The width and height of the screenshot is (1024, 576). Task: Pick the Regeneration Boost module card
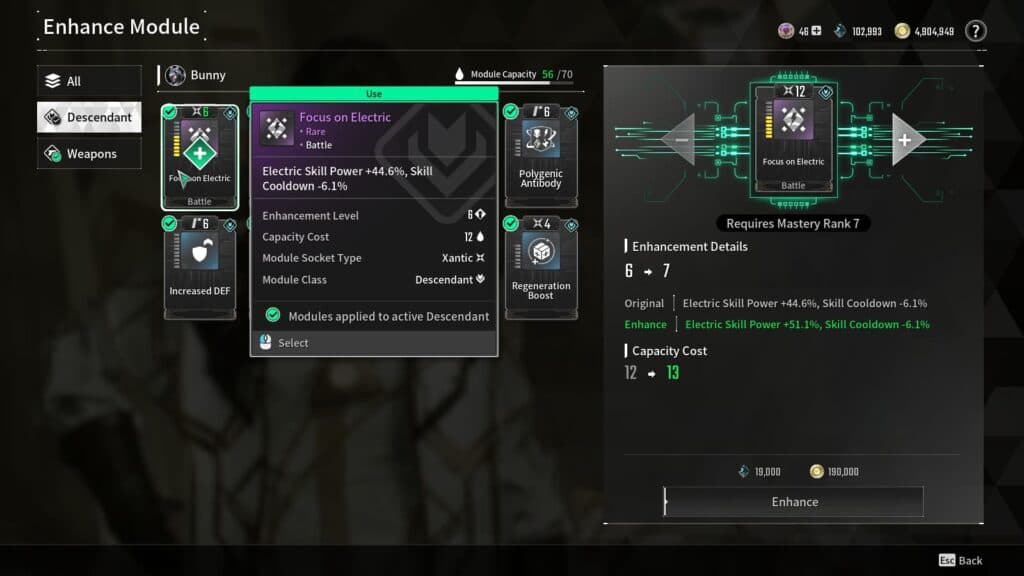click(541, 267)
